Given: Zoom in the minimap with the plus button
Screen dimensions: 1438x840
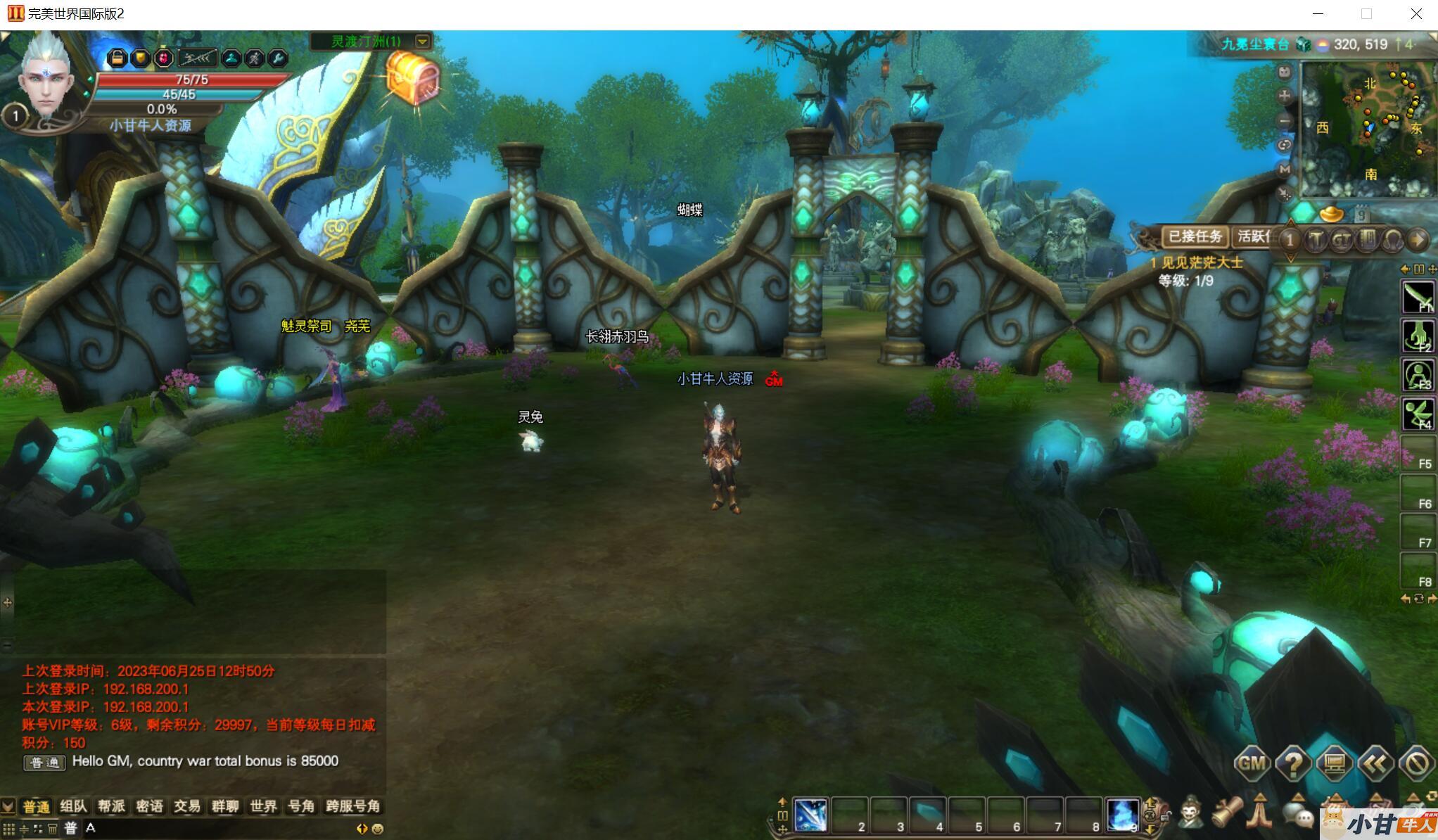Looking at the screenshot, I should point(1285,95).
